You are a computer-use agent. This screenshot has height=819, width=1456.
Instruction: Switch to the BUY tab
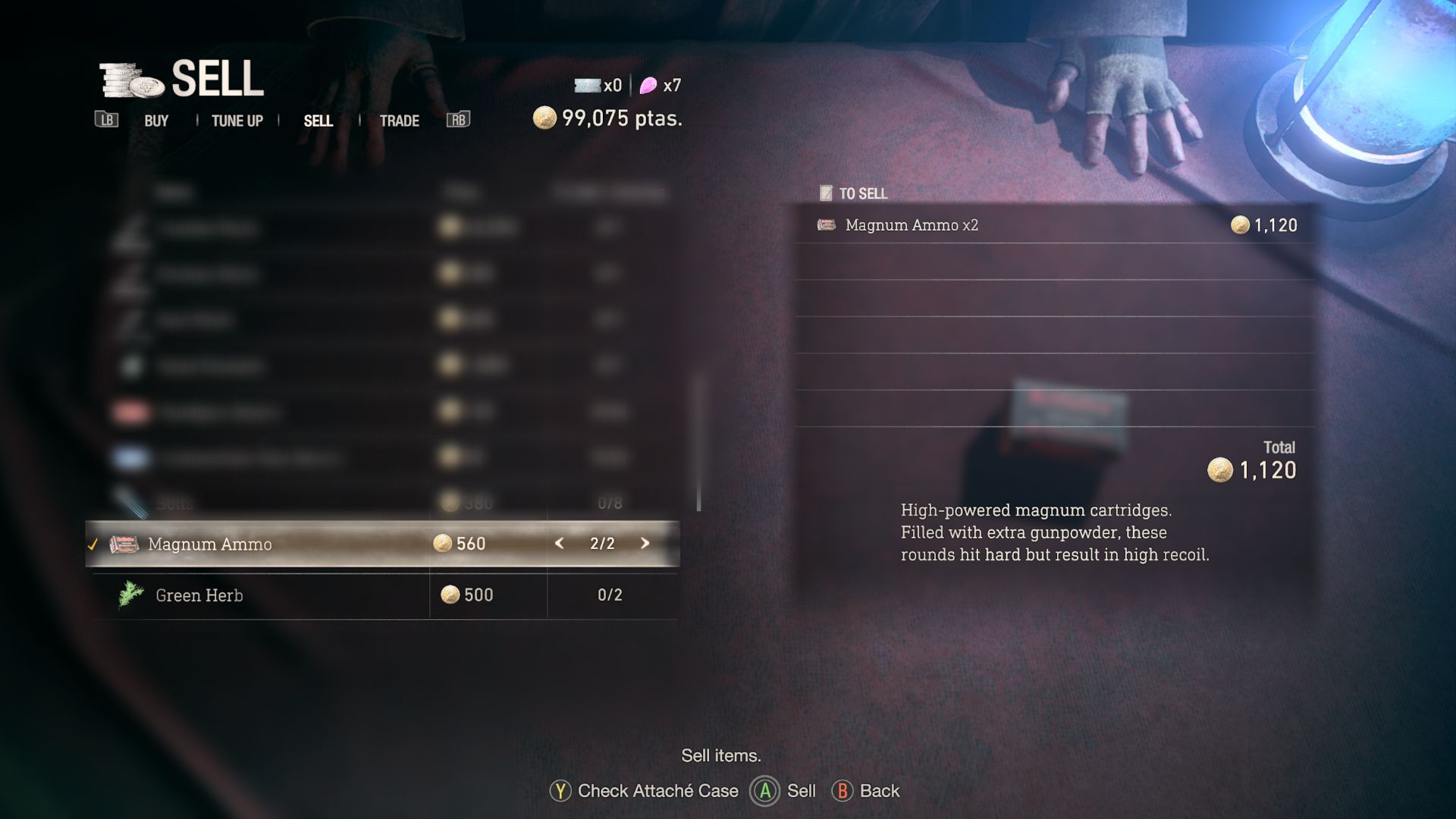155,120
